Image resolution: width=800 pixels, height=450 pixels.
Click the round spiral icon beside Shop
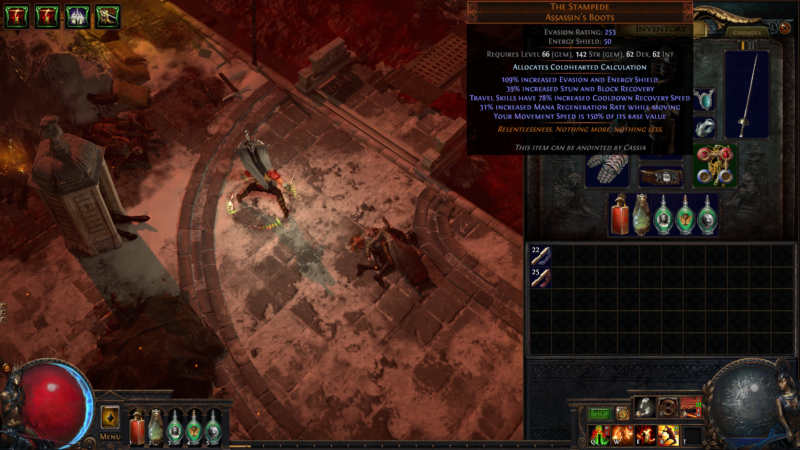pos(622,413)
